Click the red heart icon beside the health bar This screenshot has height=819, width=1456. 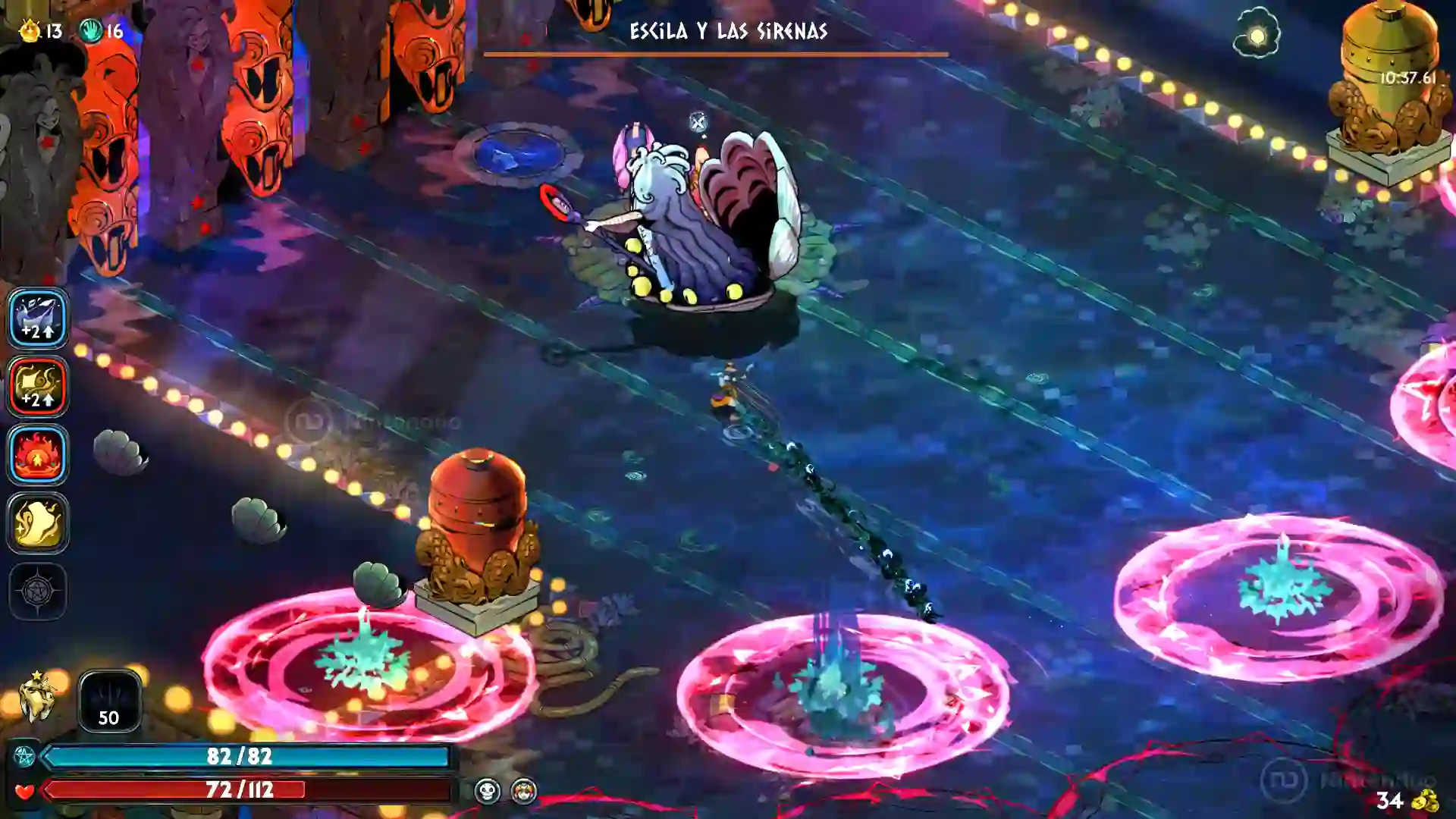24,791
